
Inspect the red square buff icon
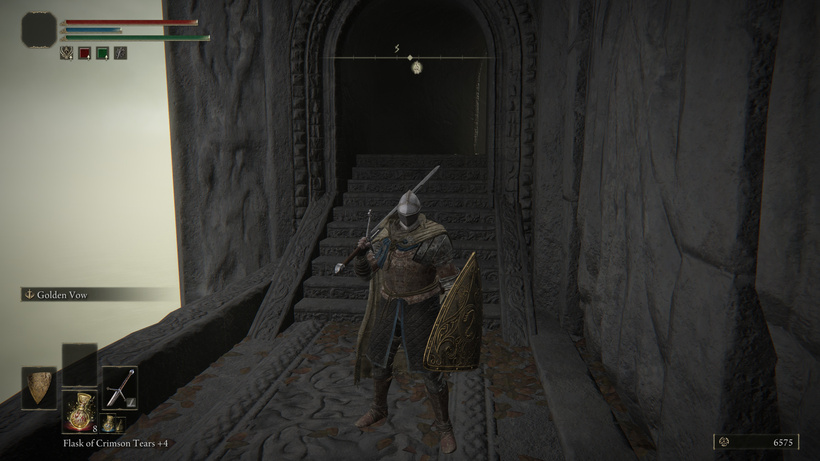coord(85,53)
